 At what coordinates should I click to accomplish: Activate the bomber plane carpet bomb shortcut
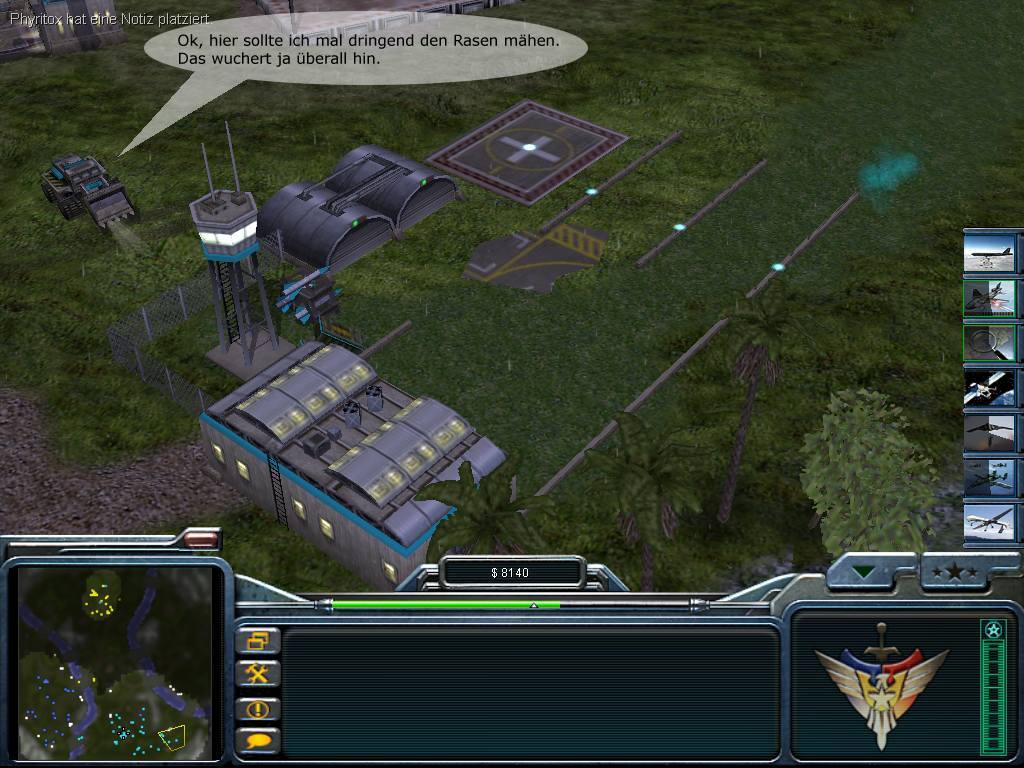click(x=989, y=252)
